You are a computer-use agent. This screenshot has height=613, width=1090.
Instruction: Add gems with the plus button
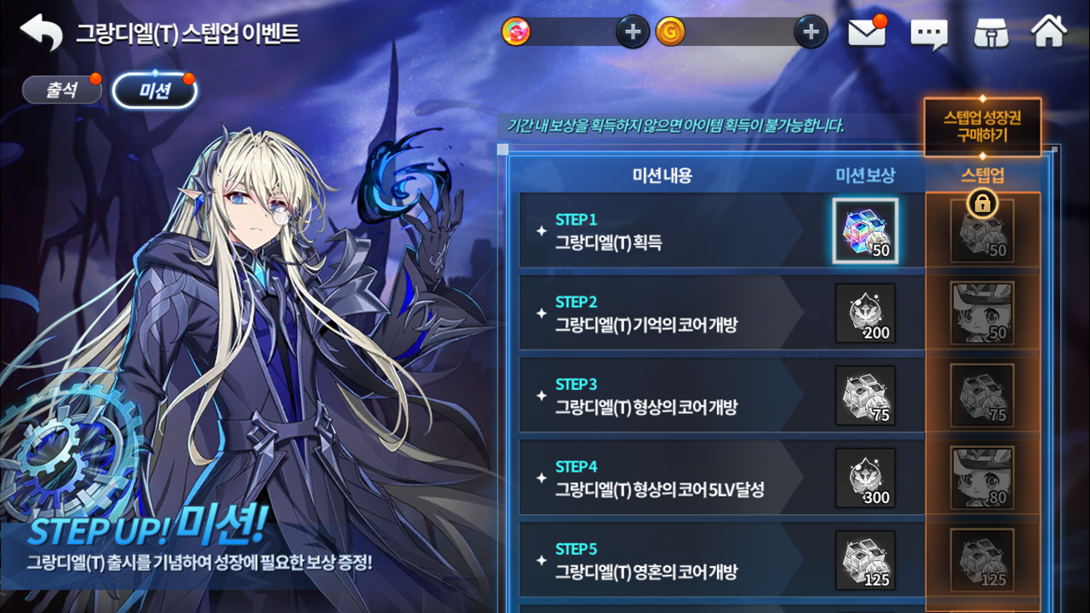pyautogui.click(x=631, y=32)
